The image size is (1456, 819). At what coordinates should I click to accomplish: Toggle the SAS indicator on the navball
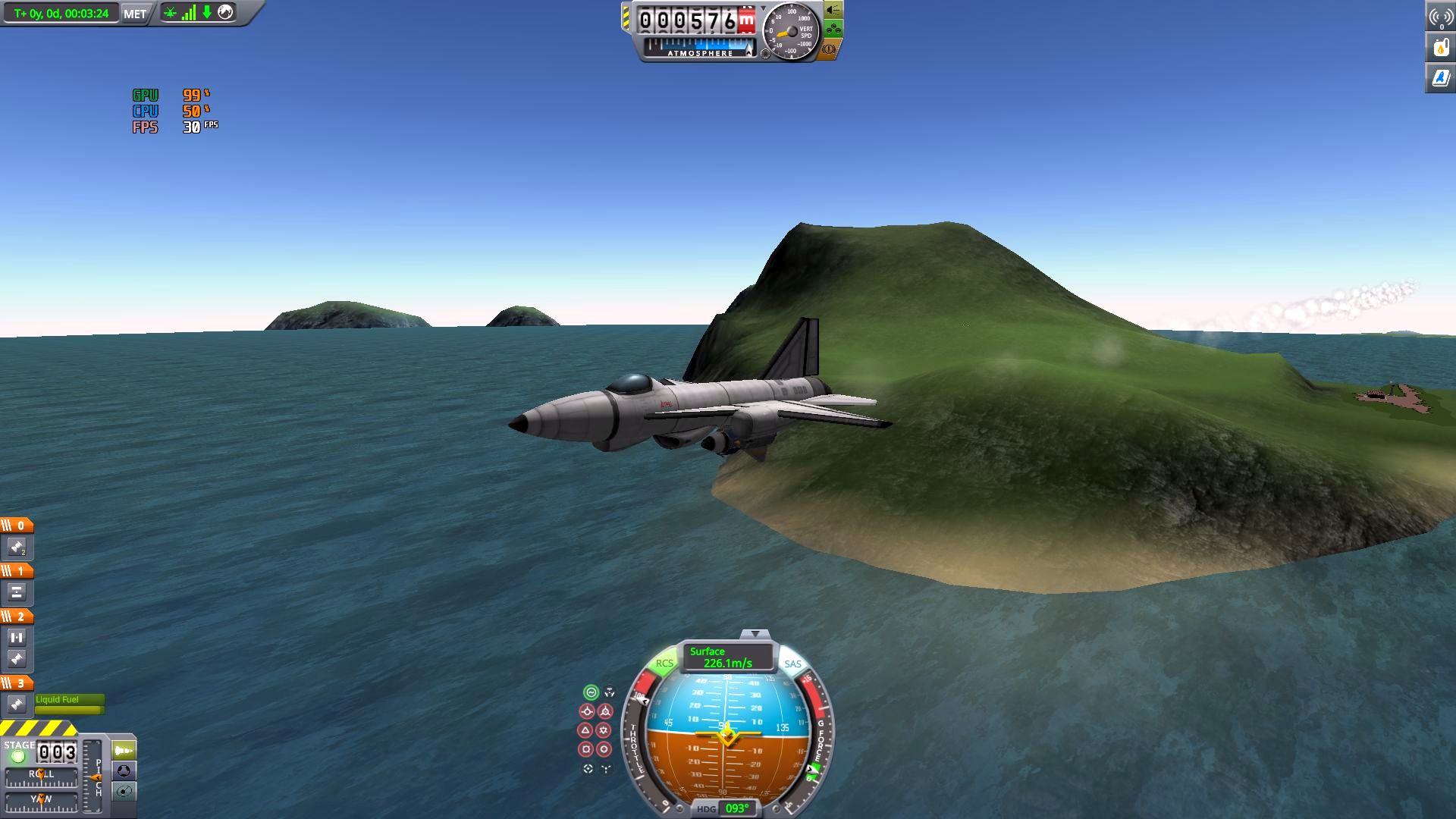[x=792, y=664]
